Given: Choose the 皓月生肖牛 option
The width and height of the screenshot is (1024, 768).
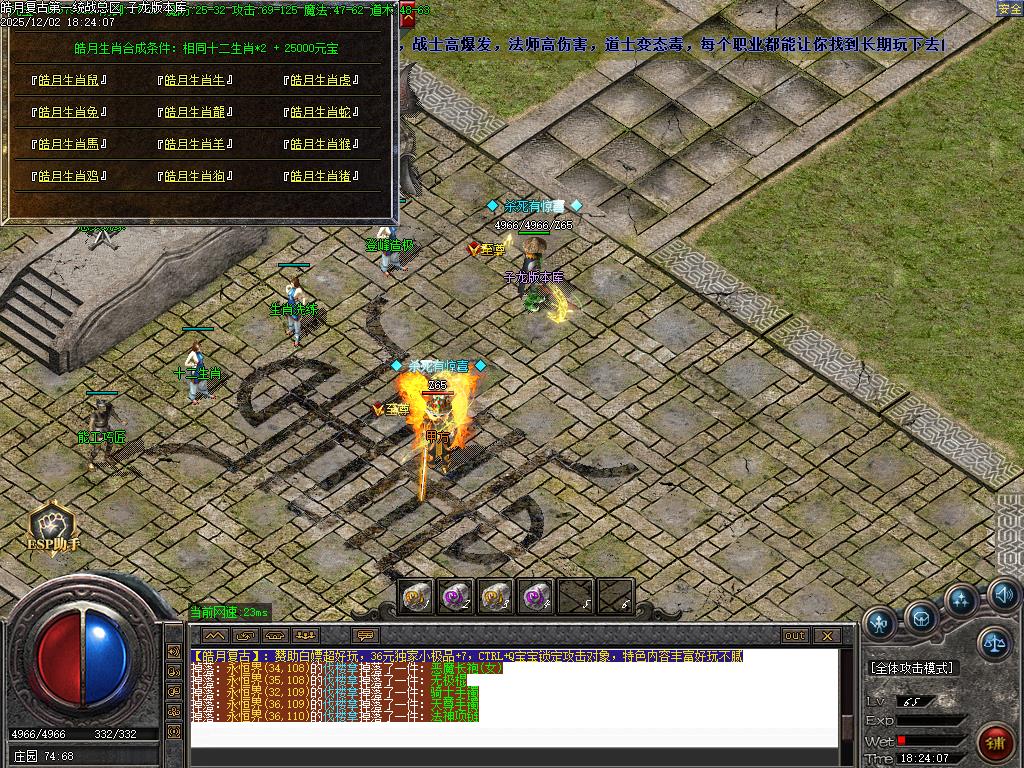Looking at the screenshot, I should pyautogui.click(x=194, y=81).
